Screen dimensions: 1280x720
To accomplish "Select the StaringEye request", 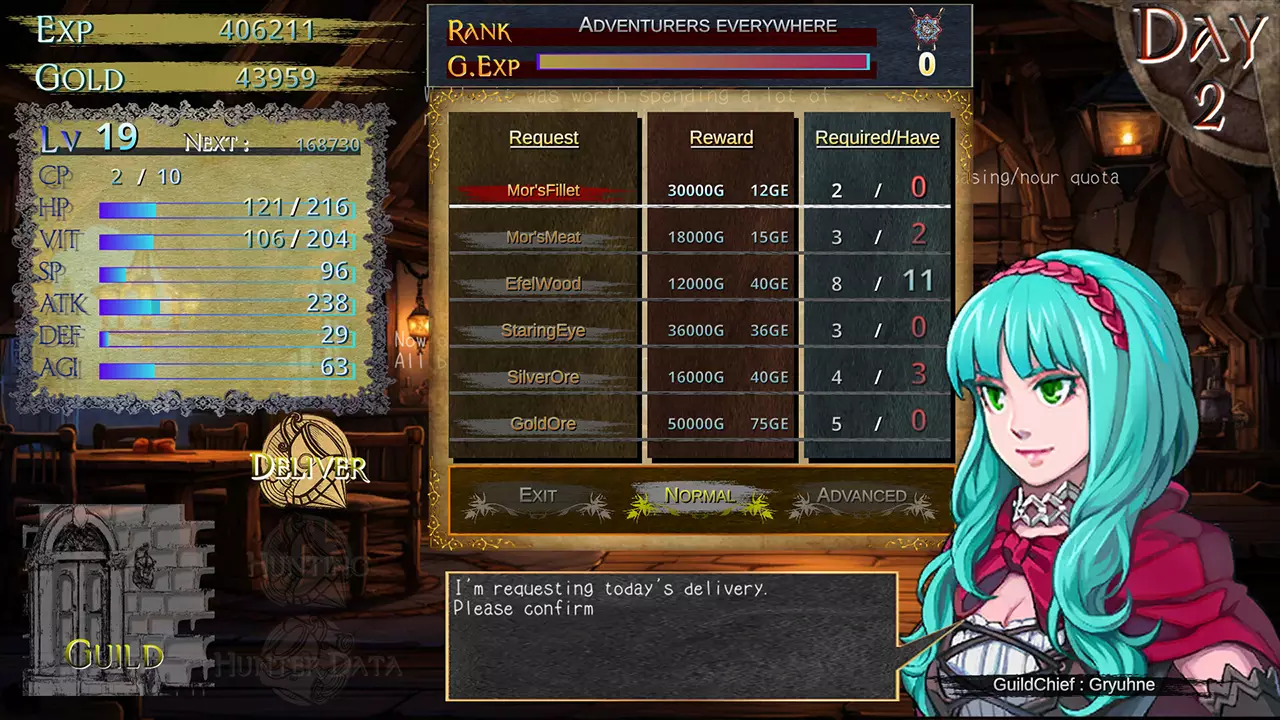I will 543,330.
